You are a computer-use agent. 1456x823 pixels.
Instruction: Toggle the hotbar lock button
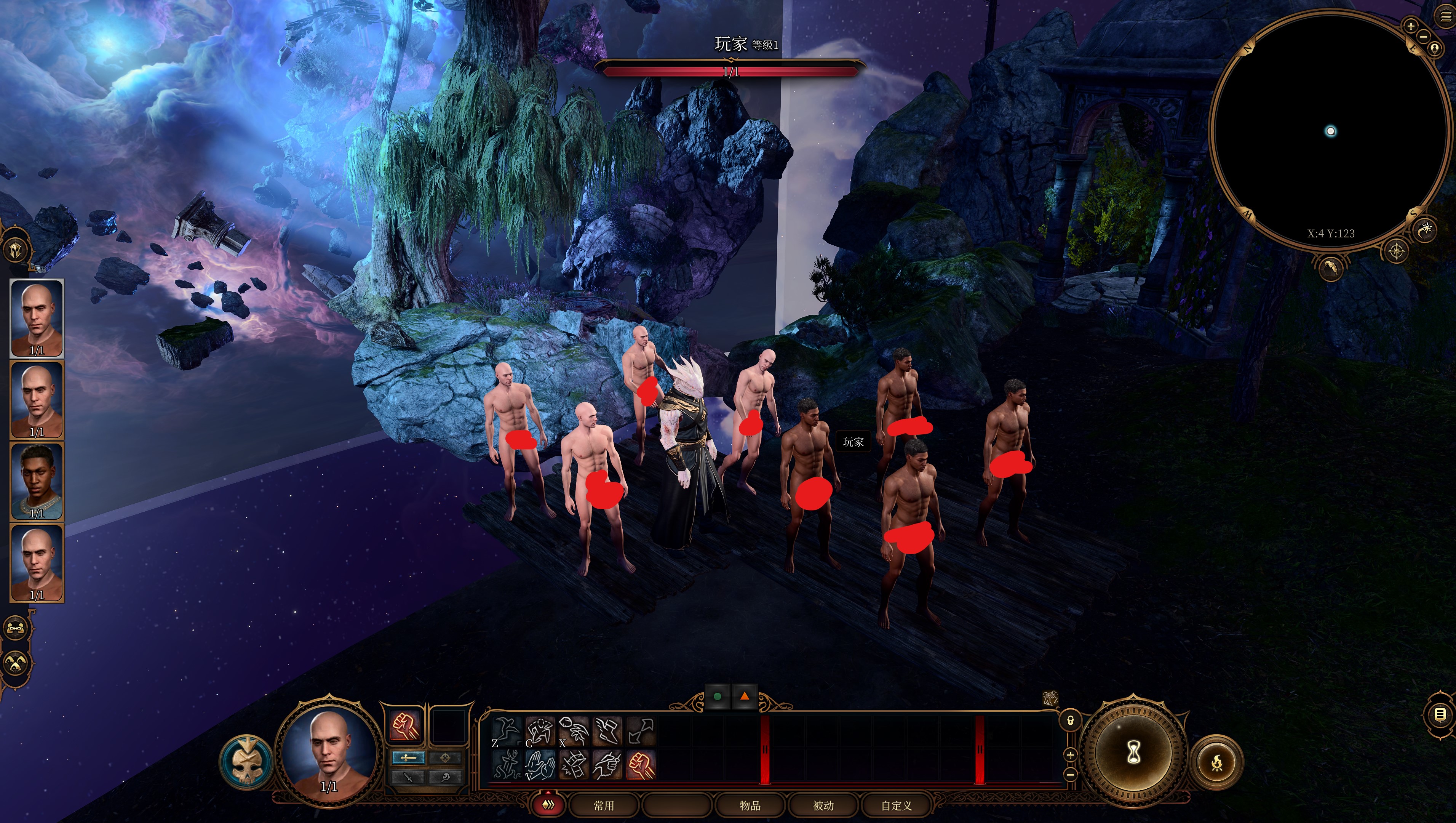coord(1070,721)
